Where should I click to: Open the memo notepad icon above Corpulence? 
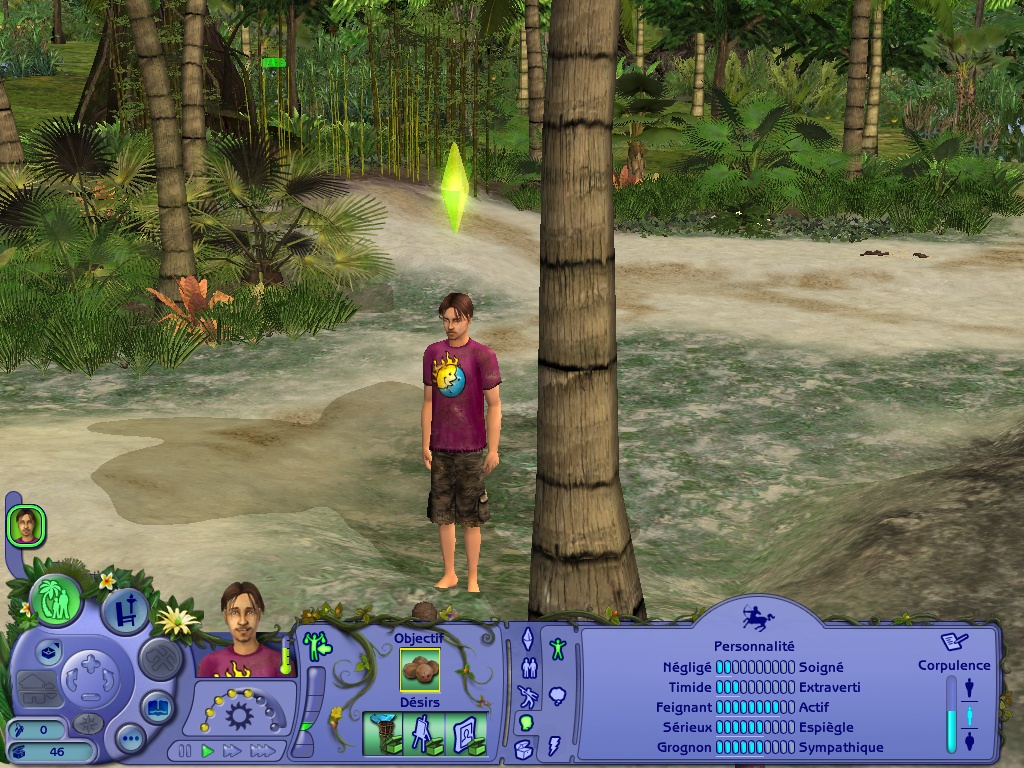[x=954, y=641]
